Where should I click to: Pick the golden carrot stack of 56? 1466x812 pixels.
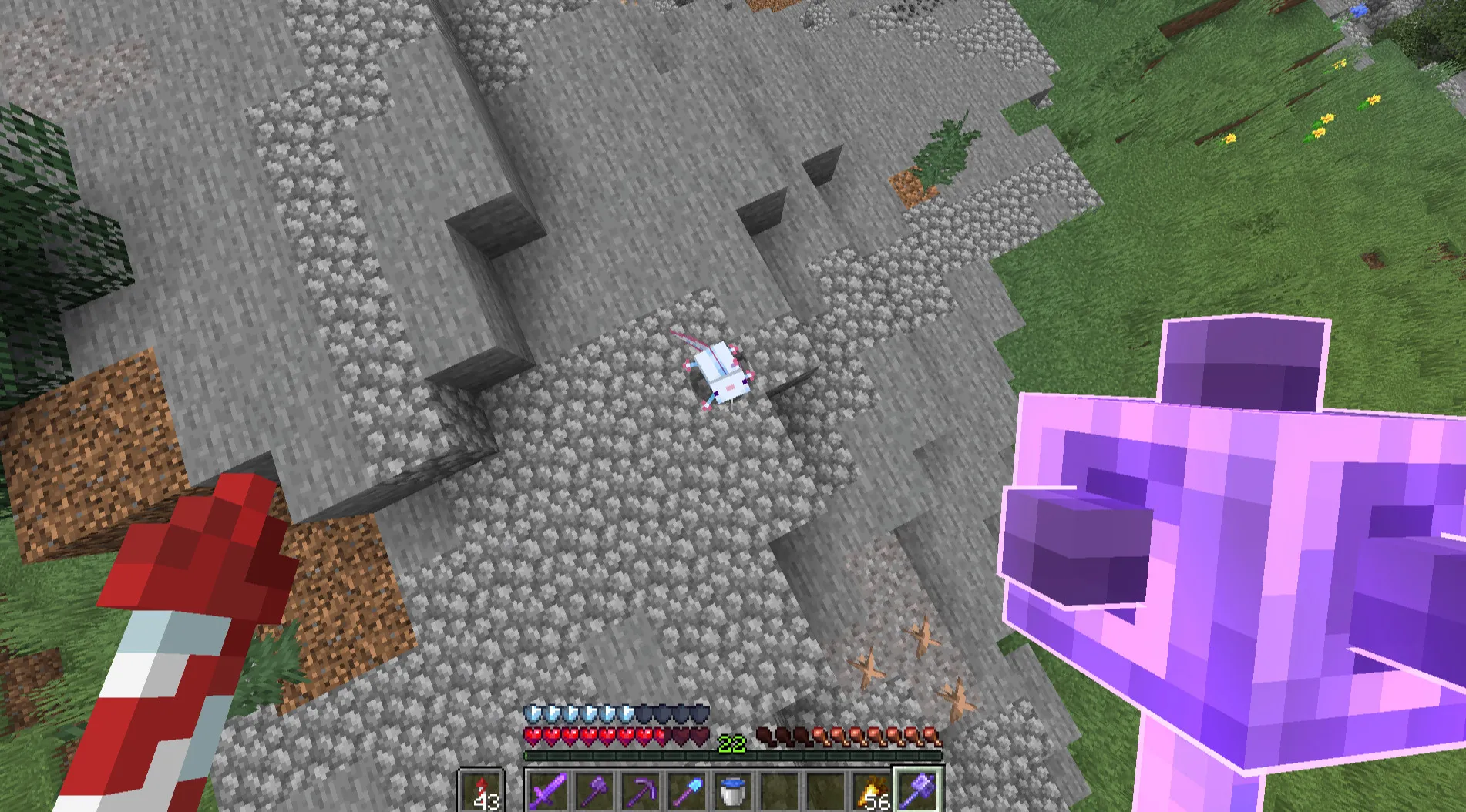coord(872,791)
